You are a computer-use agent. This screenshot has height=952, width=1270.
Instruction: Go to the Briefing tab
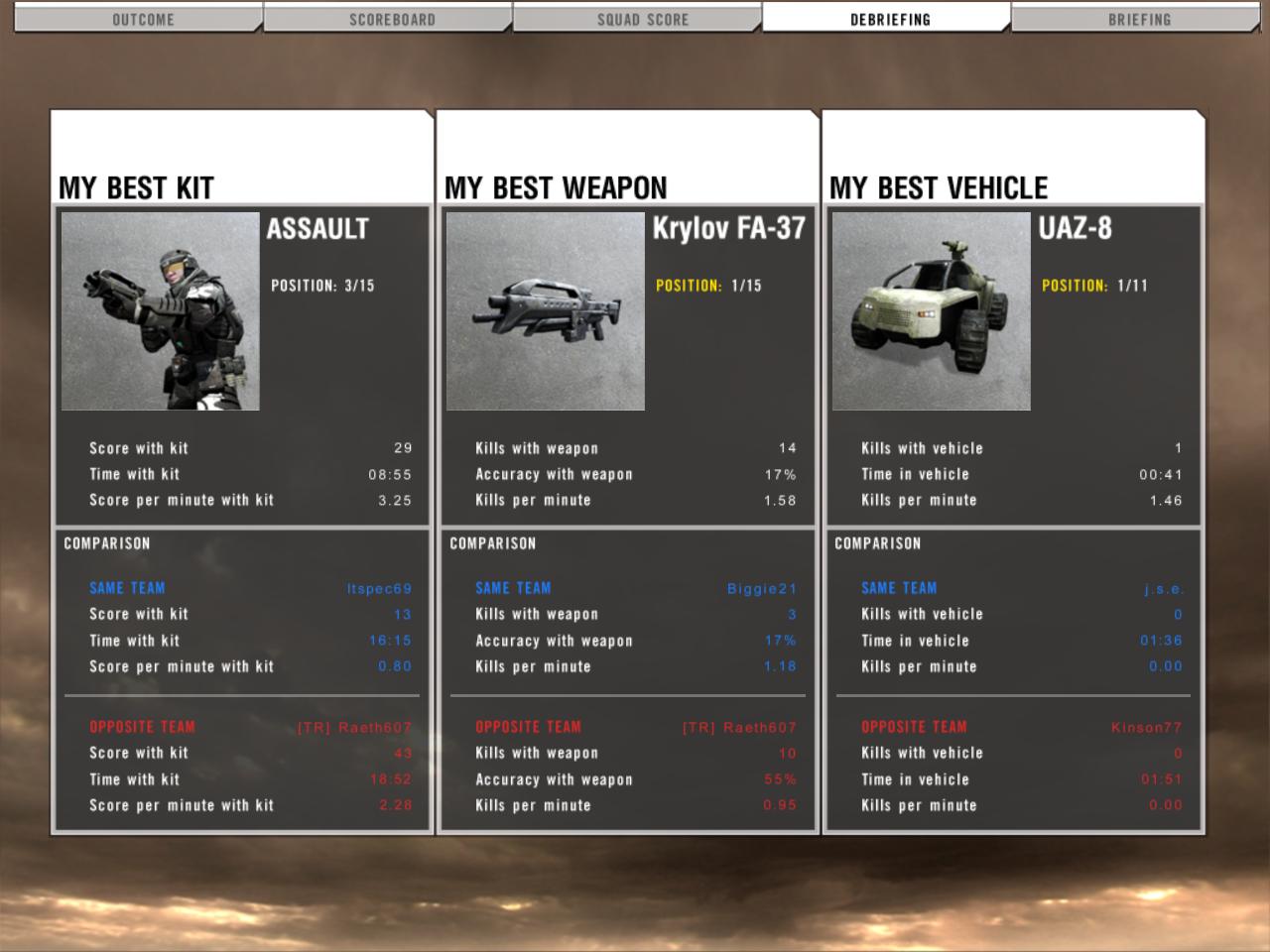pyautogui.click(x=1139, y=19)
